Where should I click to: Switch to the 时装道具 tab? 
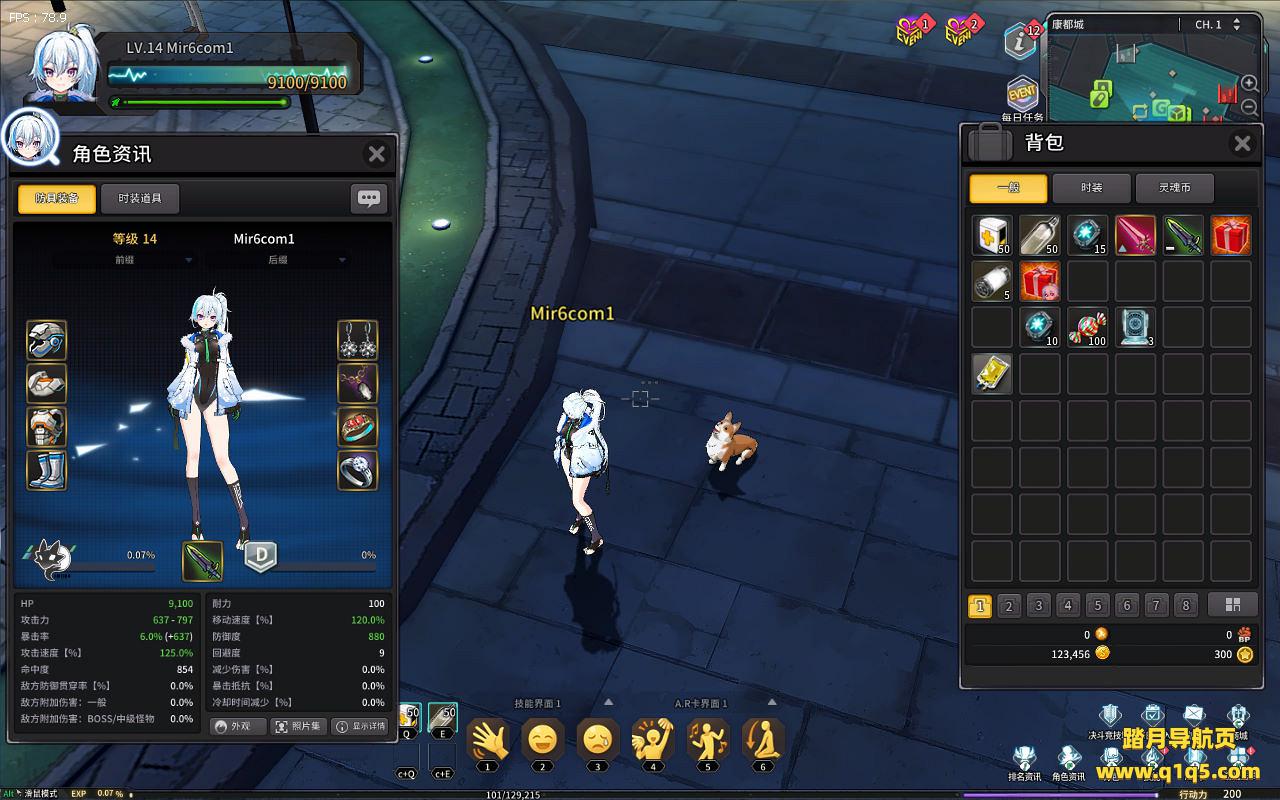(140, 198)
